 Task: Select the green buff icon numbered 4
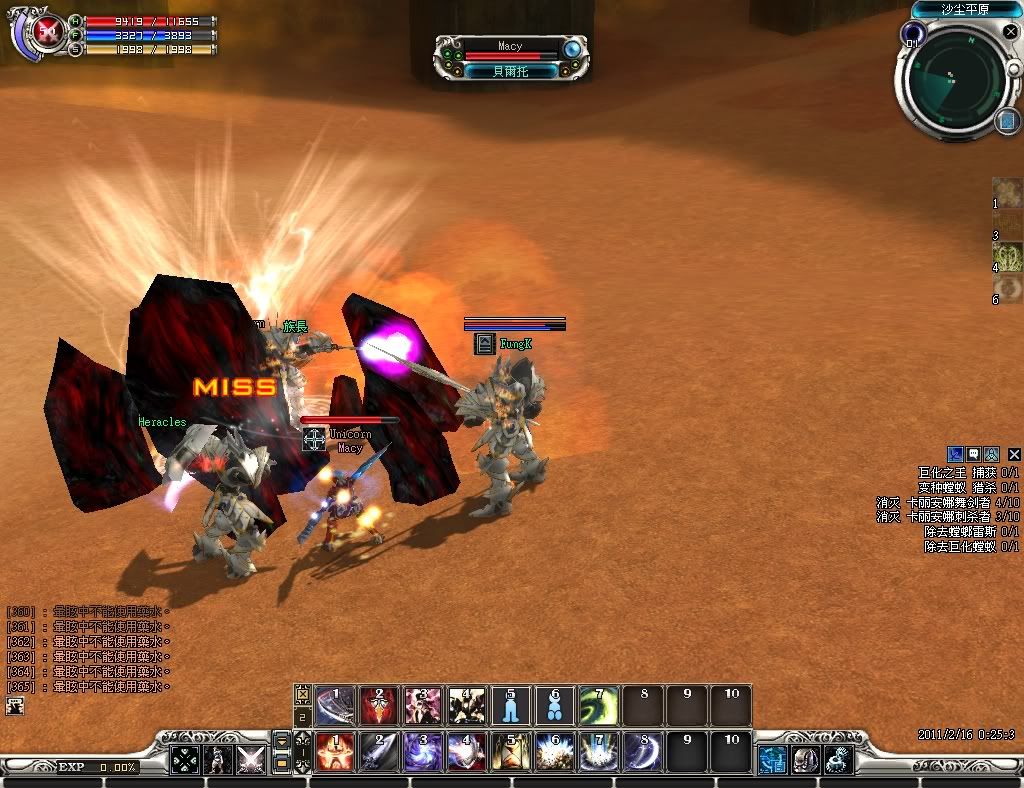(x=1007, y=257)
